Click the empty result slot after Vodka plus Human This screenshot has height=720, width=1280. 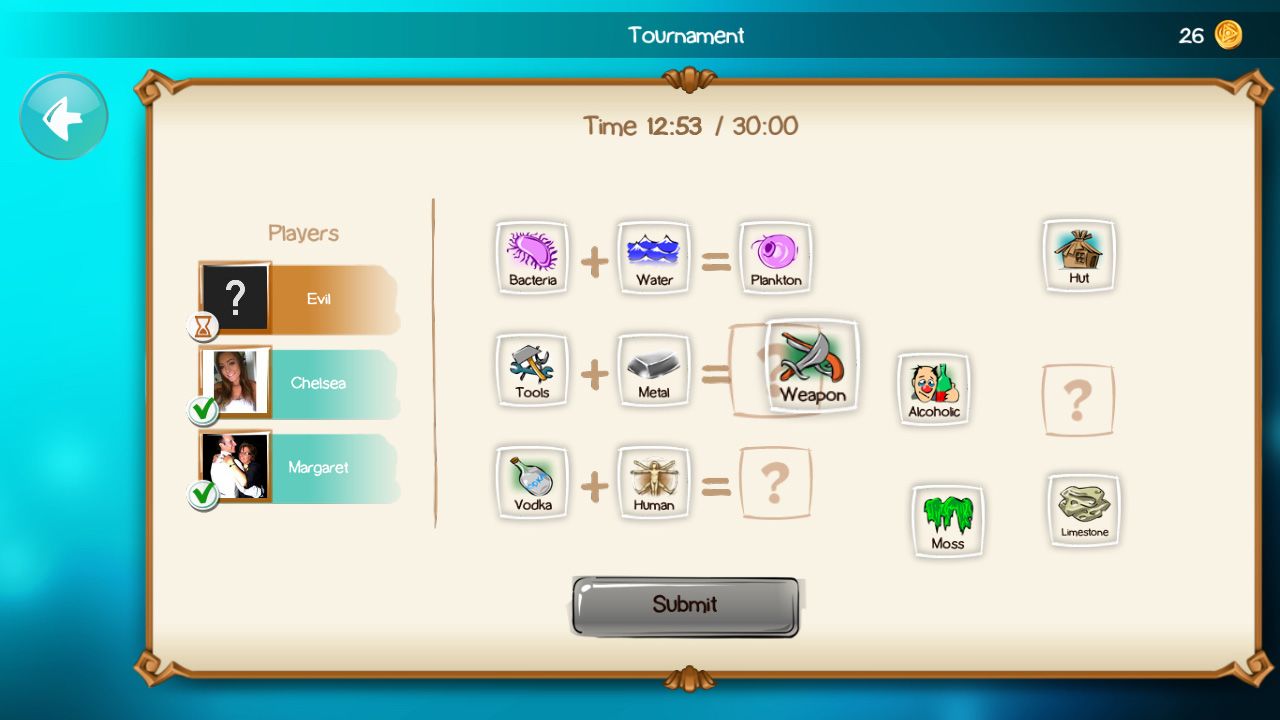coord(776,483)
